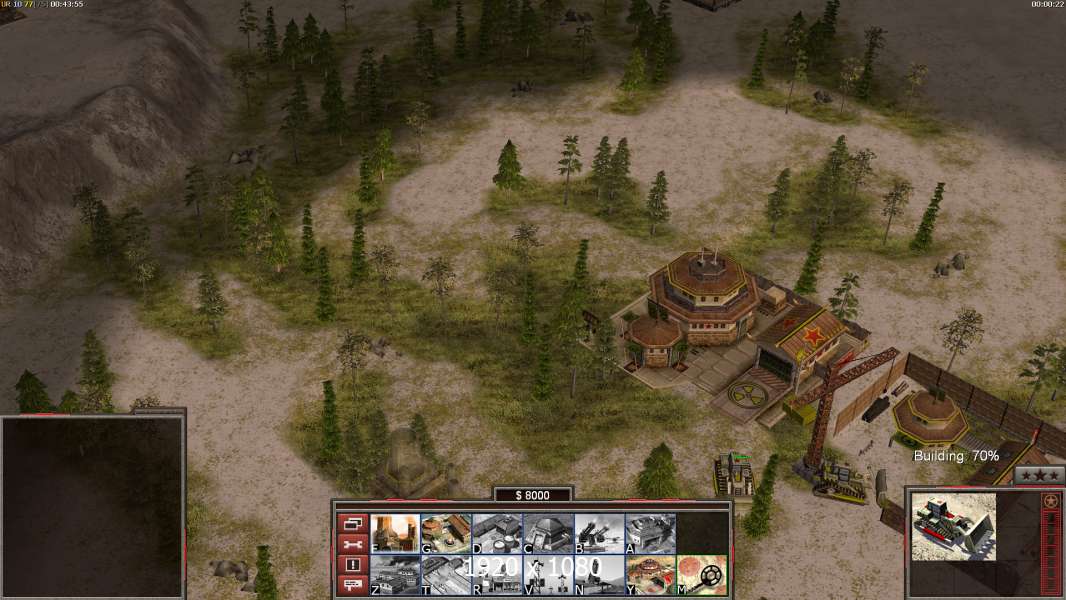Choose the build icon labeled G

pos(446,534)
